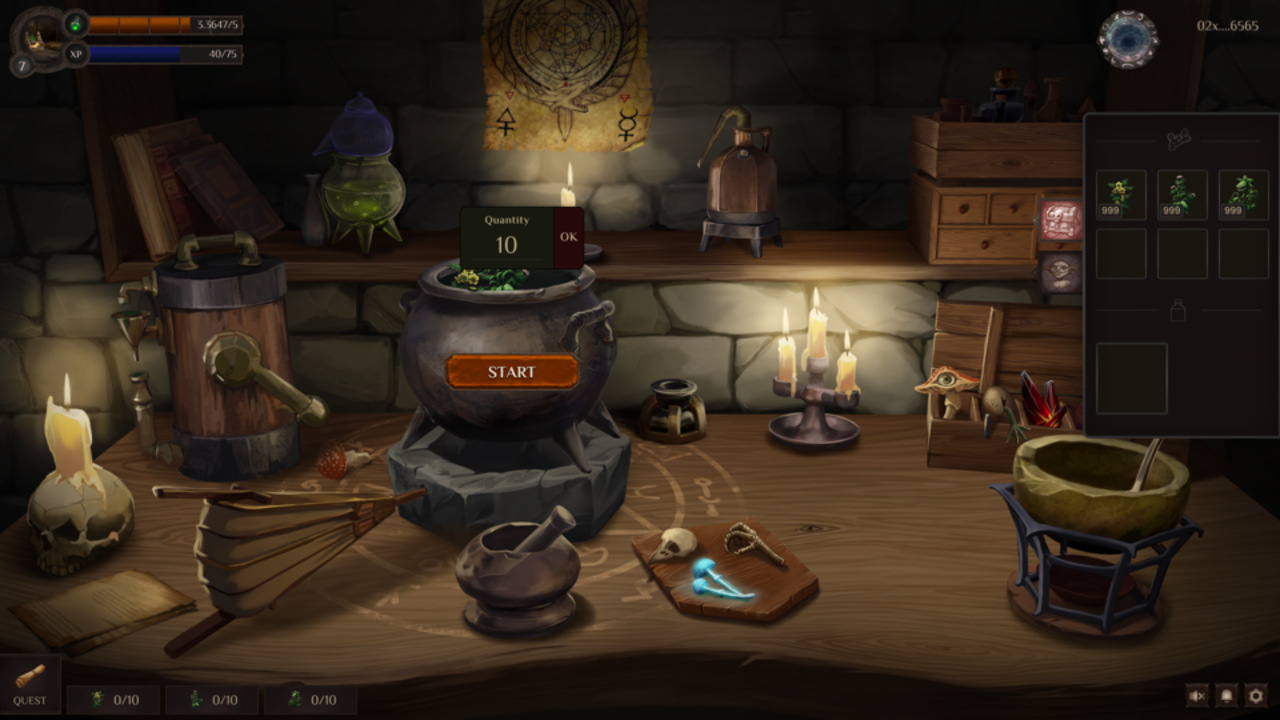Click the orange START button

point(511,372)
